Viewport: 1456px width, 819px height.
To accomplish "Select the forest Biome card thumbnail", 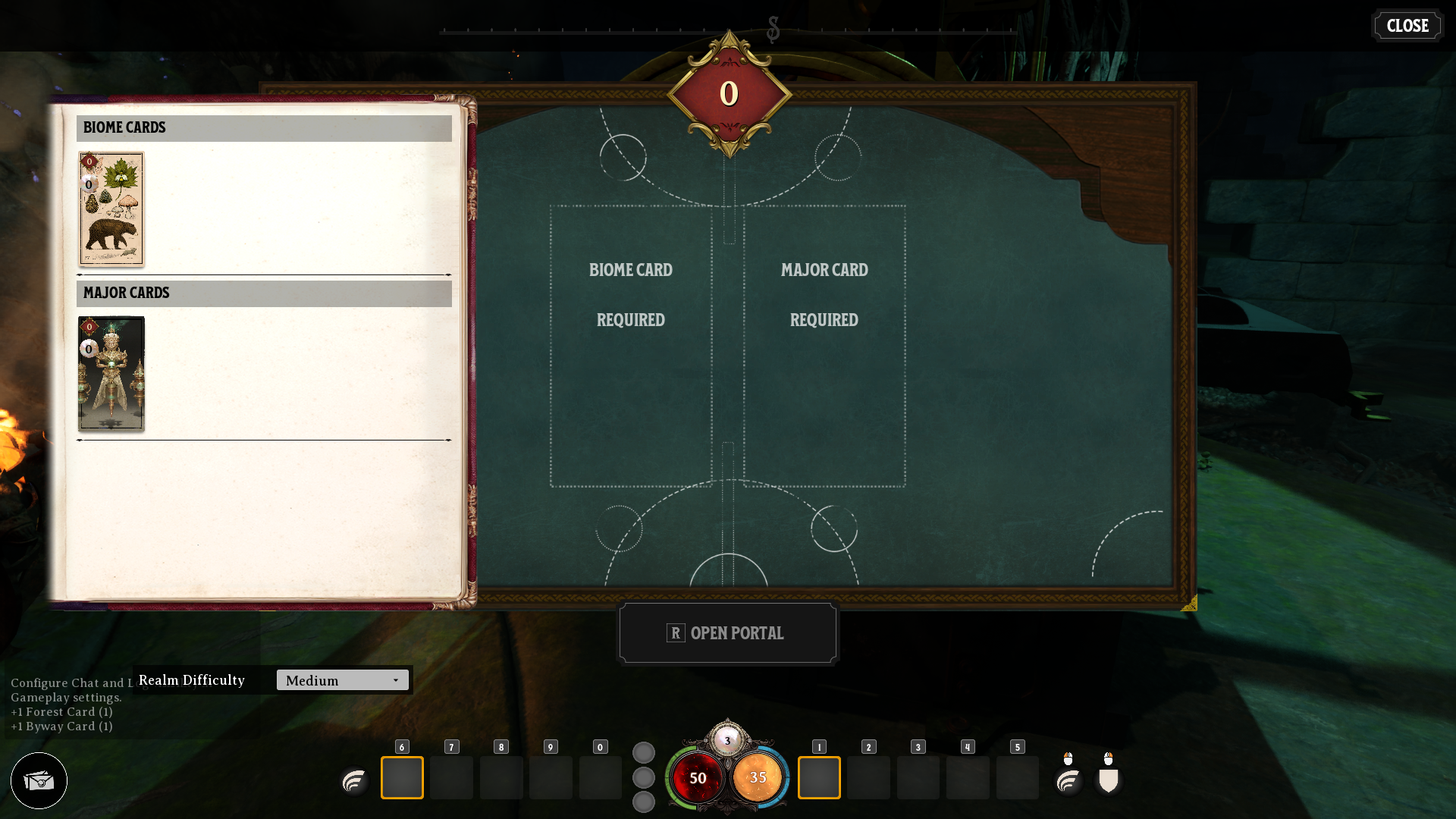I will [x=111, y=209].
